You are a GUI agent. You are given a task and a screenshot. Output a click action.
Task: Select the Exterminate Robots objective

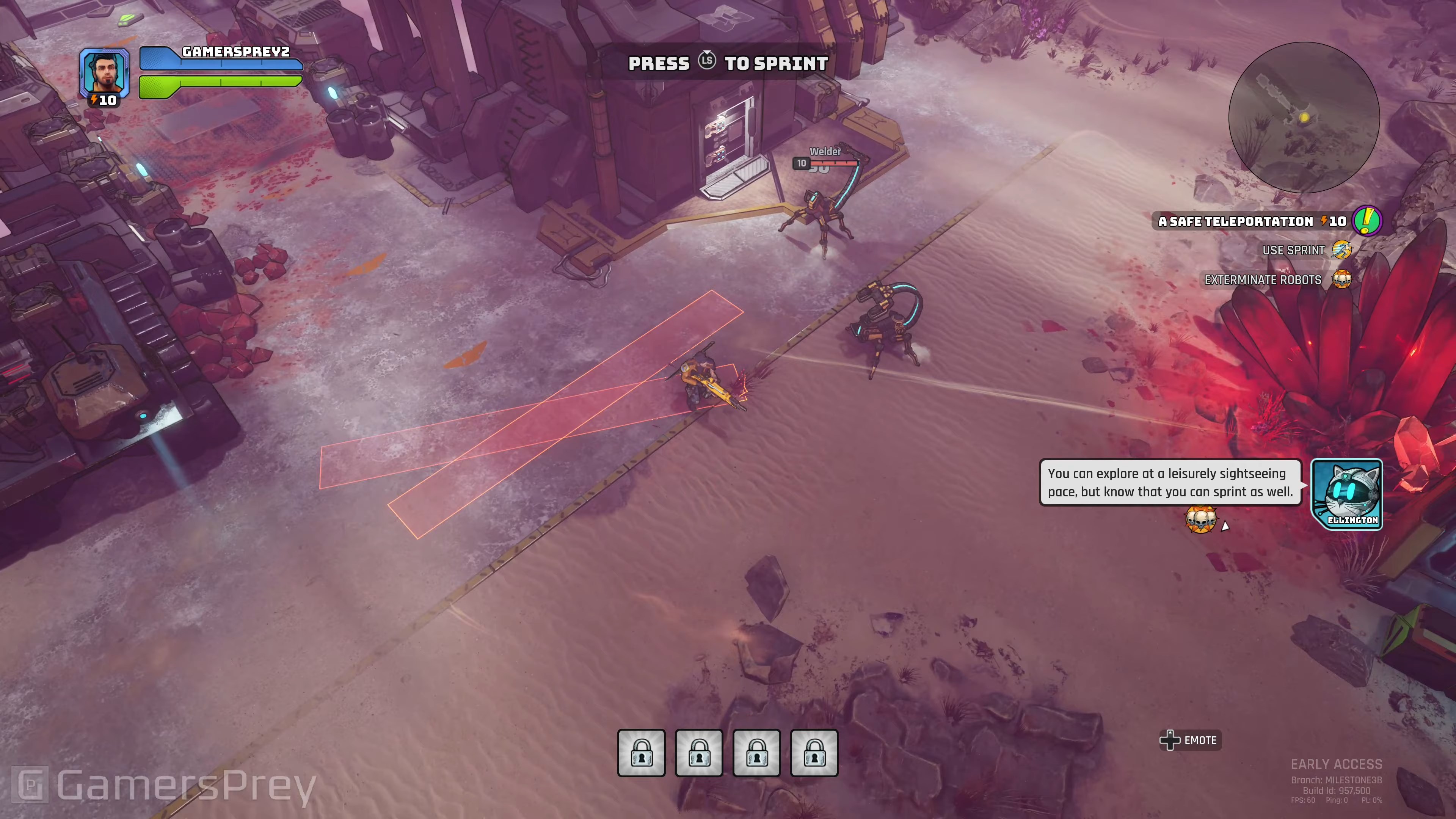coord(1263,280)
